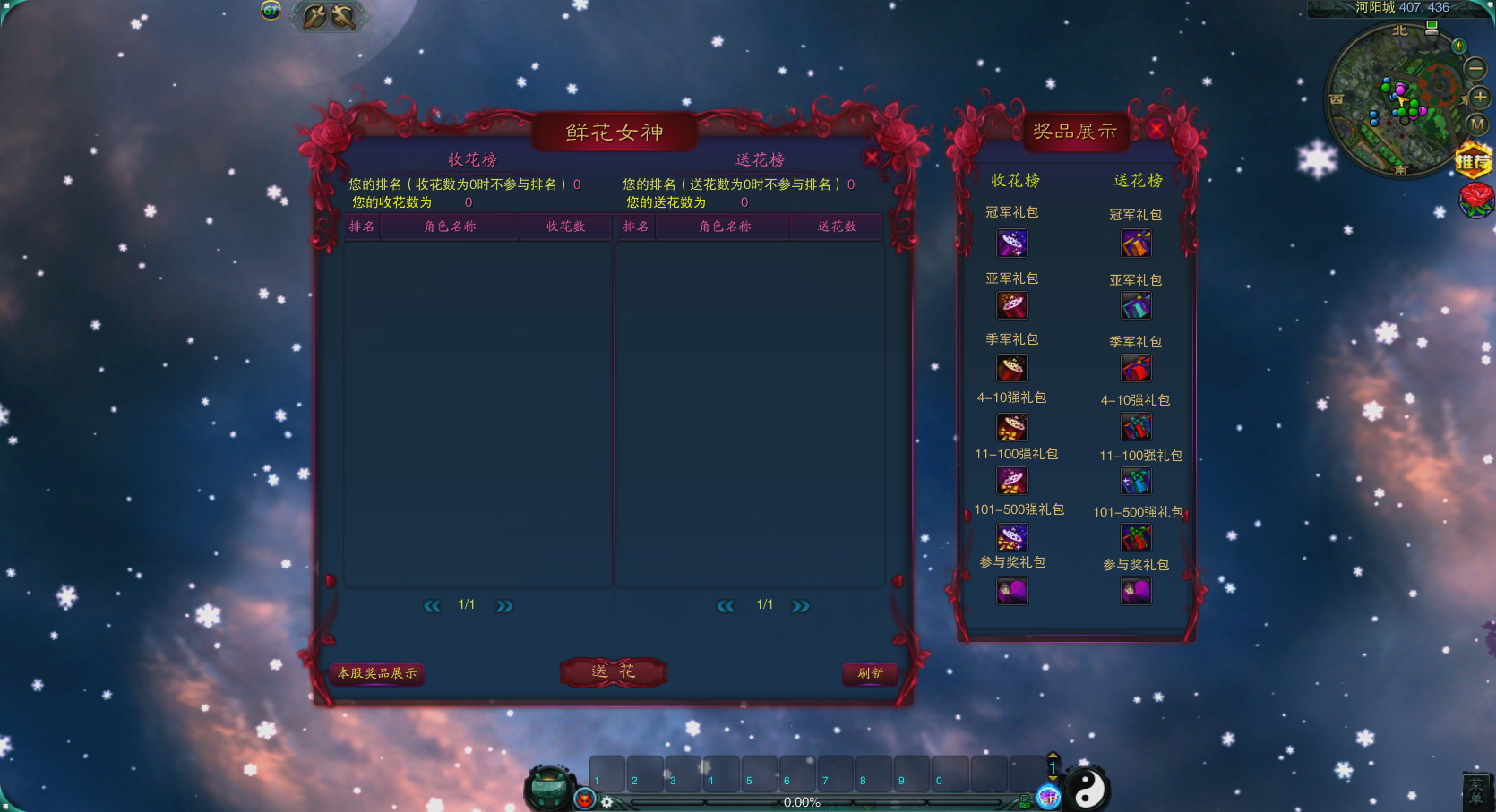Image resolution: width=1496 pixels, height=812 pixels.
Task: Open the yin-yang symbol button
Action: 1088,789
